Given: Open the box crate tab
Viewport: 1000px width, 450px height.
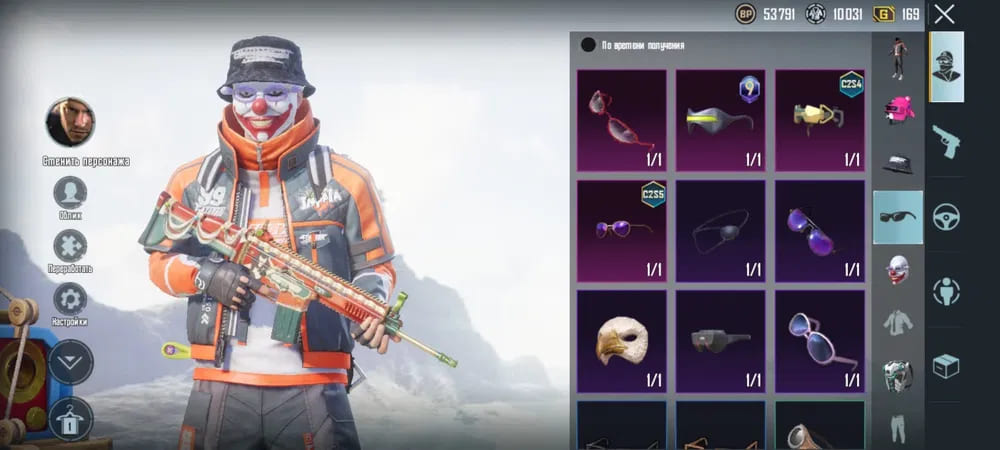Looking at the screenshot, I should pos(946,366).
